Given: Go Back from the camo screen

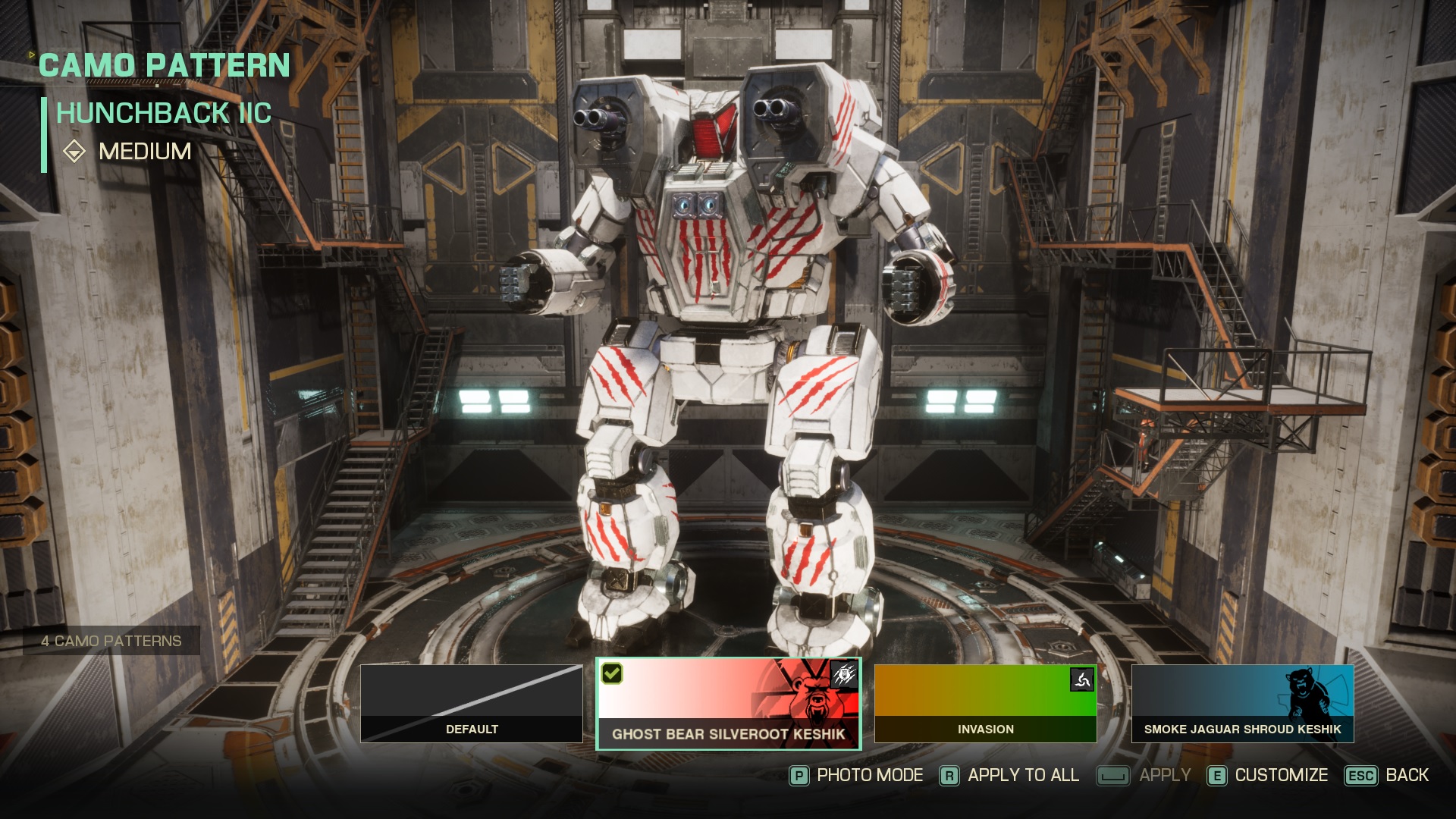Looking at the screenshot, I should pyautogui.click(x=1387, y=775).
